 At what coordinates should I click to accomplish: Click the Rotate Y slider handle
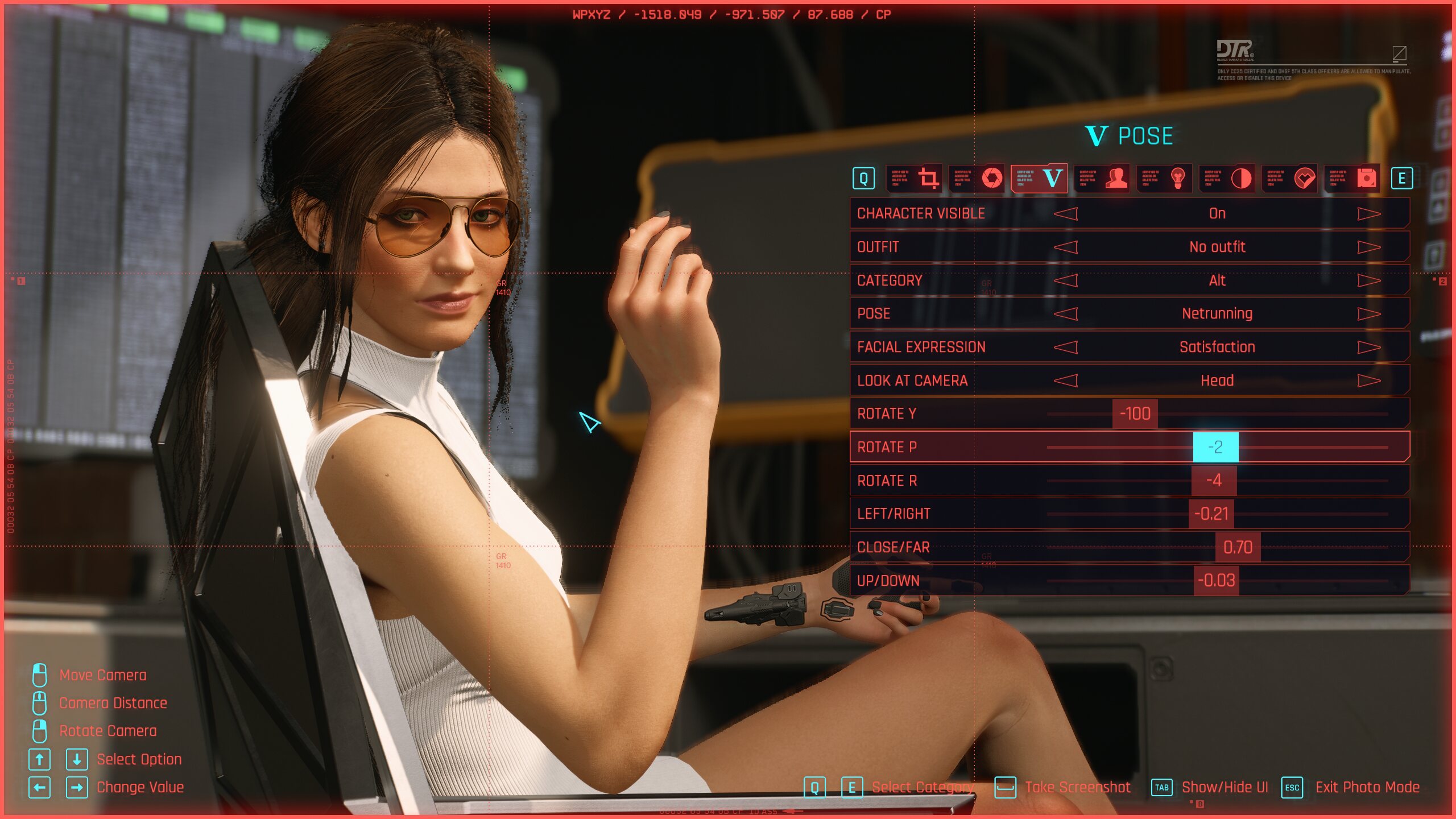point(1135,413)
